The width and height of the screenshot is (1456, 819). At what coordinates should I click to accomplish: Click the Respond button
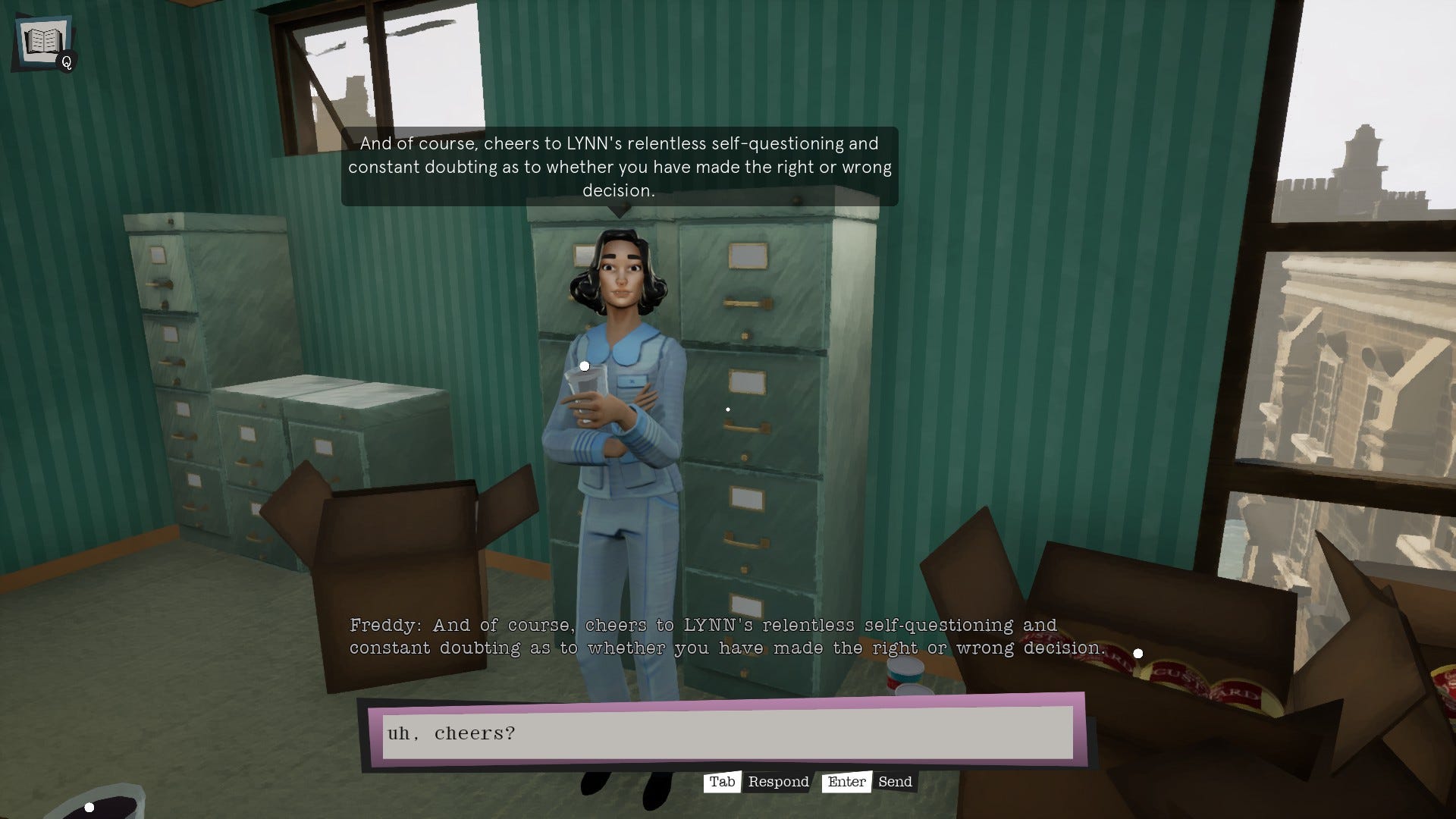coord(777,782)
